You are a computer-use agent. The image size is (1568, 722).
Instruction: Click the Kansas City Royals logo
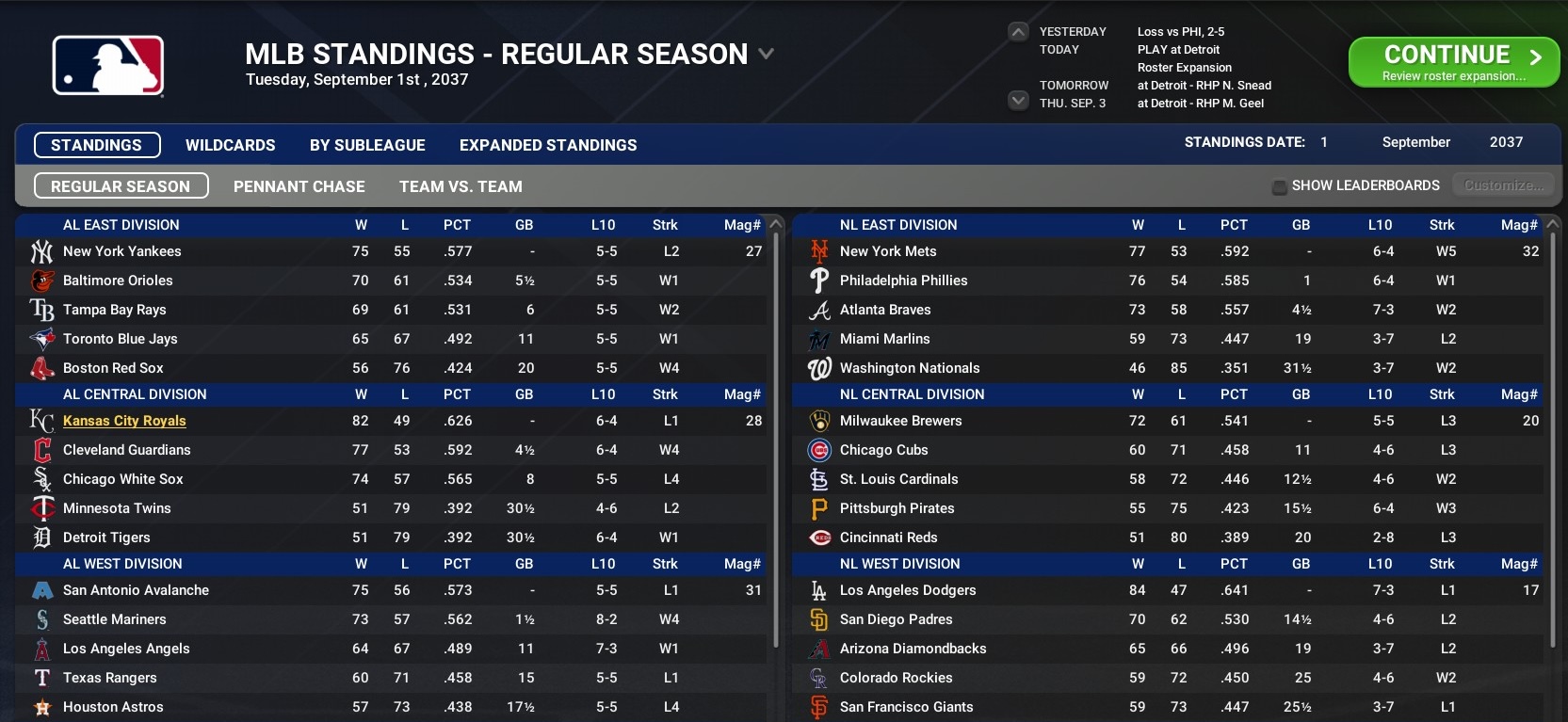pyautogui.click(x=41, y=421)
